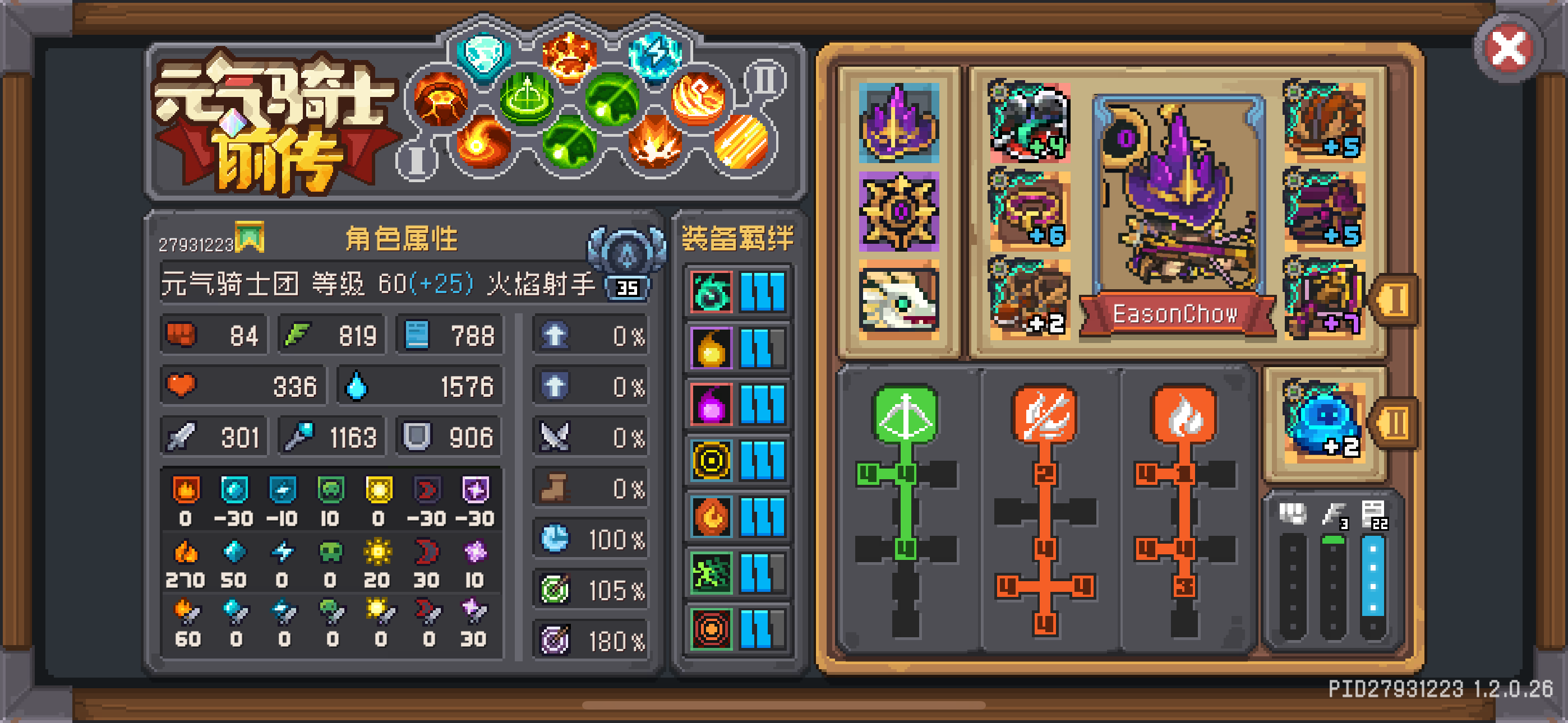
Task: Select the weapon set I tab
Action: pos(1397,298)
